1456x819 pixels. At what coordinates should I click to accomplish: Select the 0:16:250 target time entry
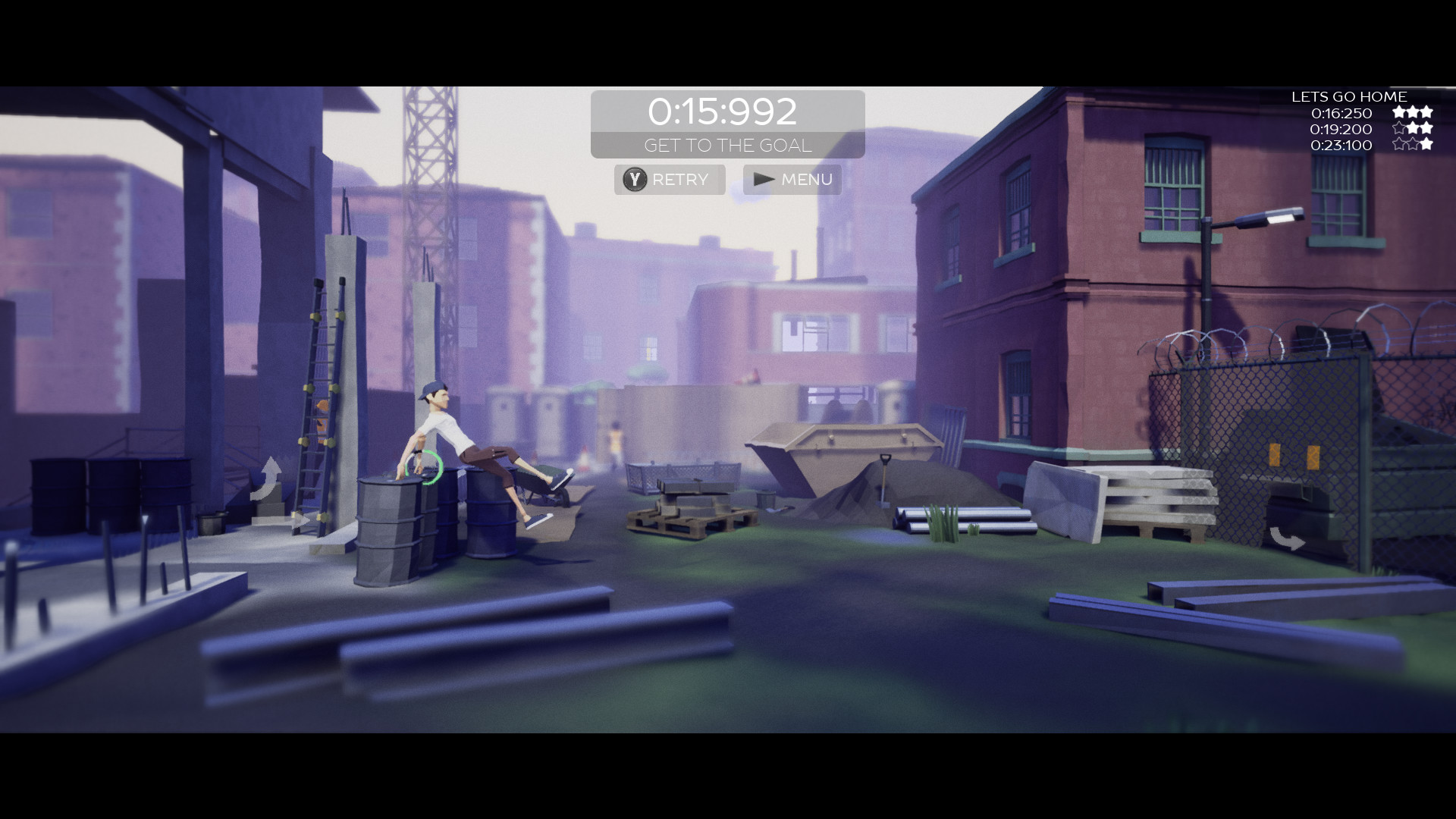(1341, 113)
